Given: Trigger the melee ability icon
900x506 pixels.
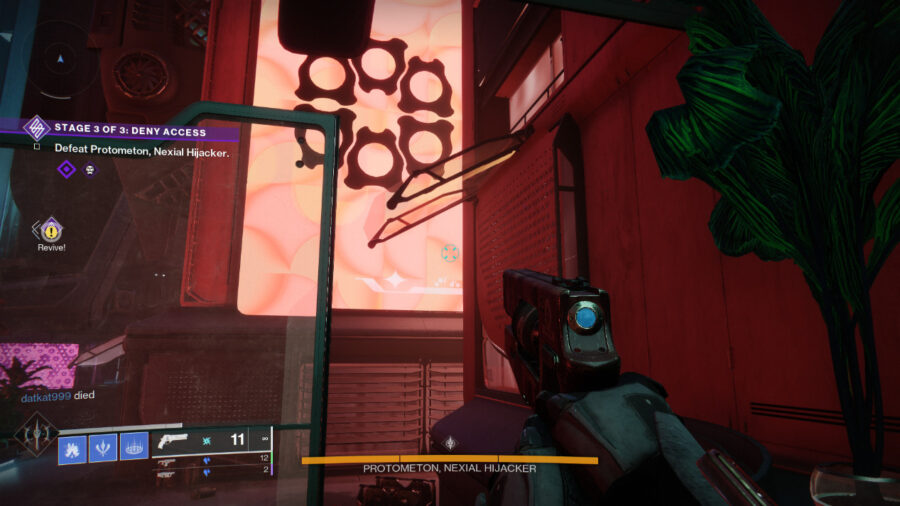Looking at the screenshot, I should point(103,445).
